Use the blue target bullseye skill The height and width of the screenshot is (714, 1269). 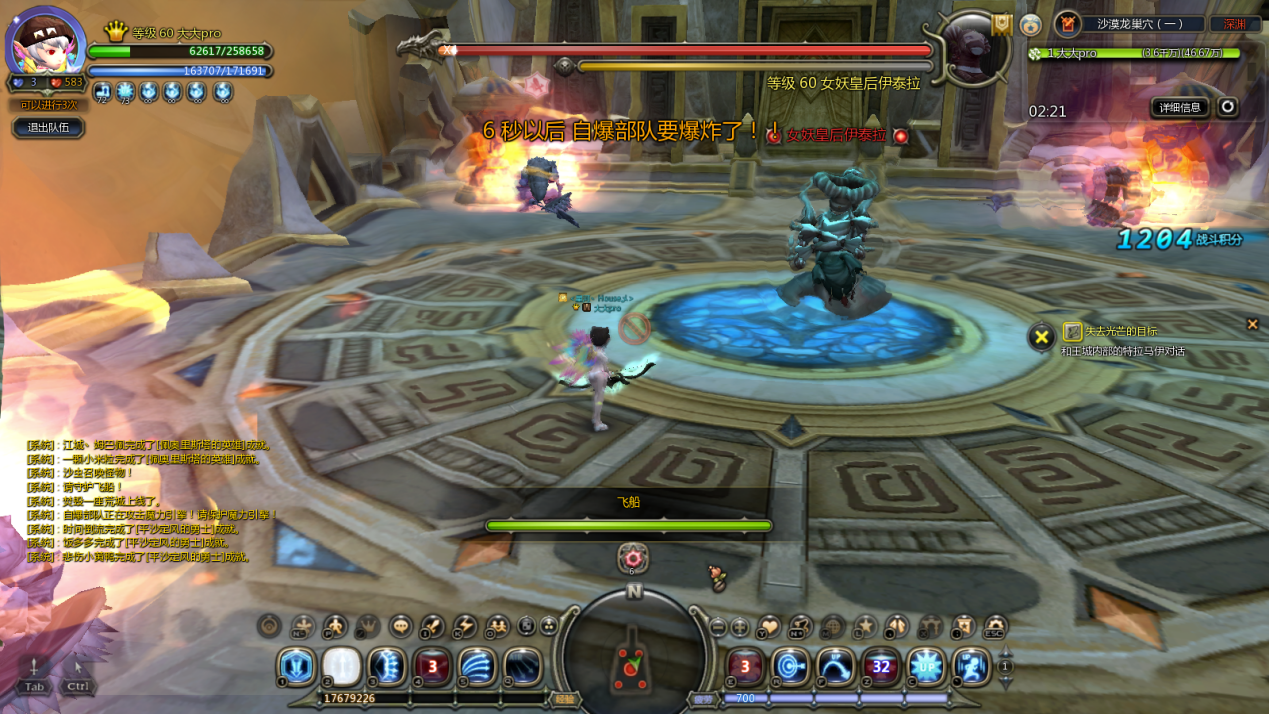790,667
